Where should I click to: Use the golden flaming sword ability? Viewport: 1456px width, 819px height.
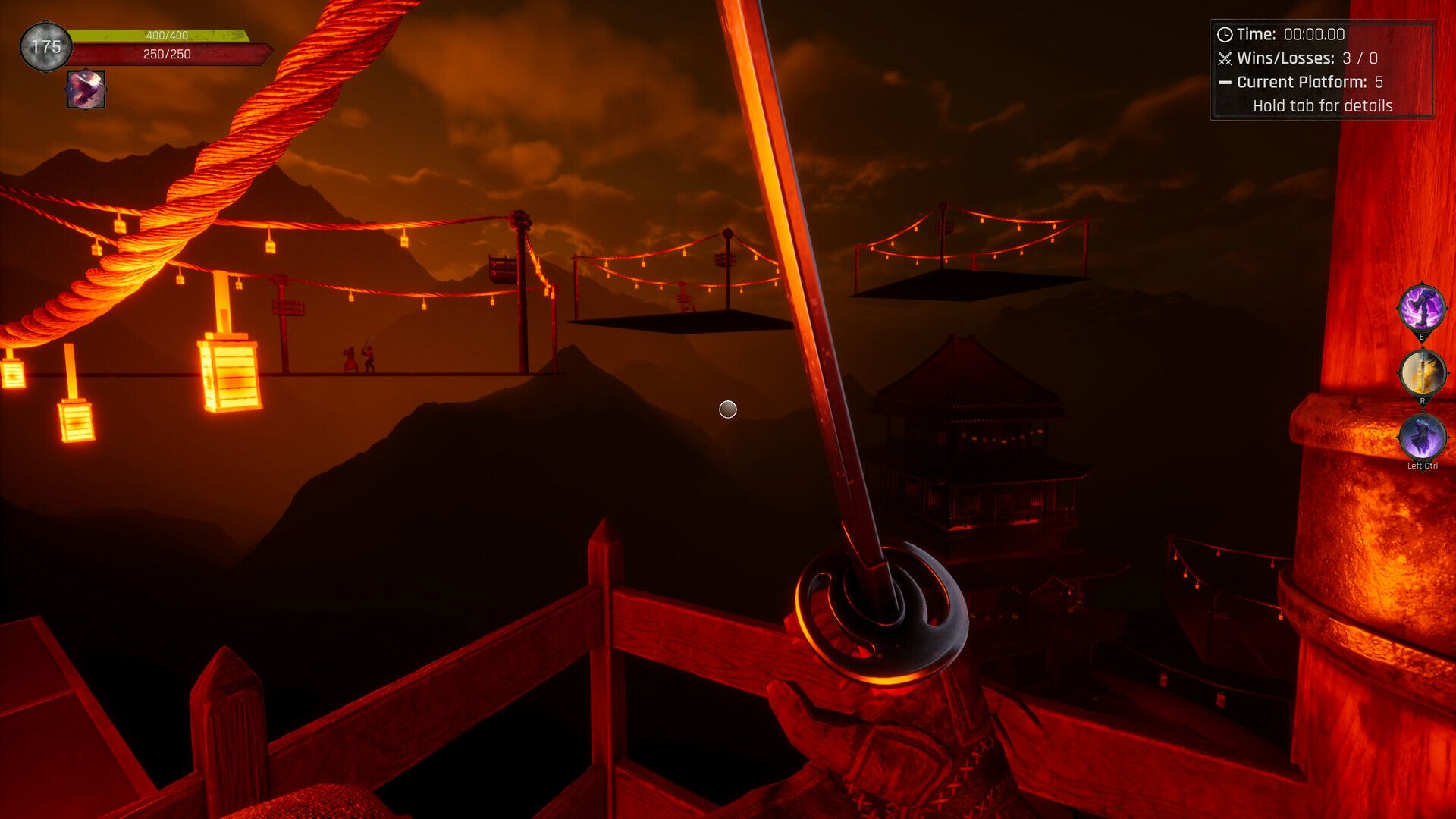click(x=1421, y=372)
